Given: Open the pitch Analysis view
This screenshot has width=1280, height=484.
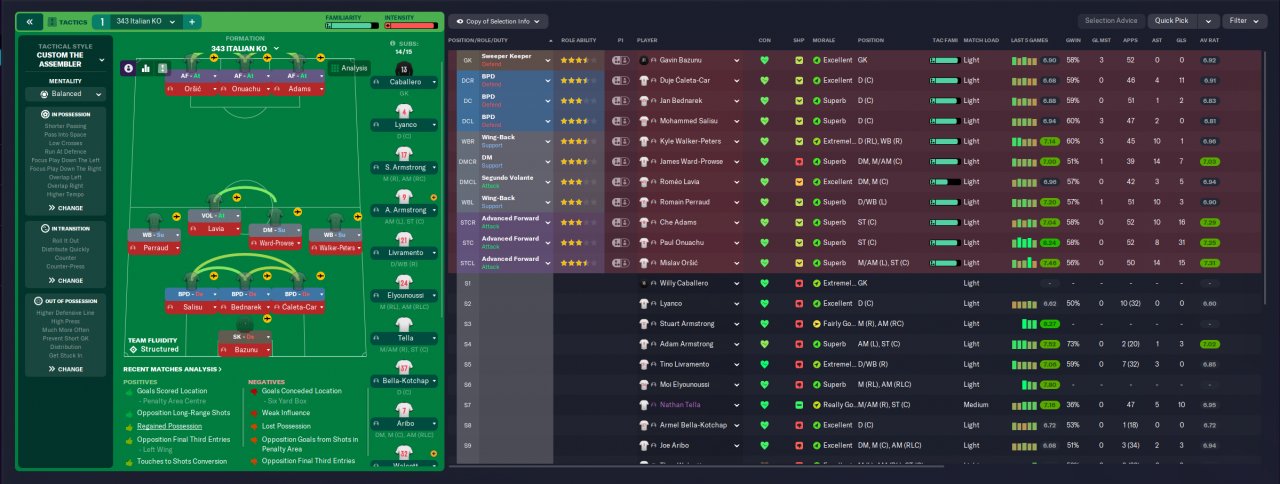Looking at the screenshot, I should coord(349,68).
